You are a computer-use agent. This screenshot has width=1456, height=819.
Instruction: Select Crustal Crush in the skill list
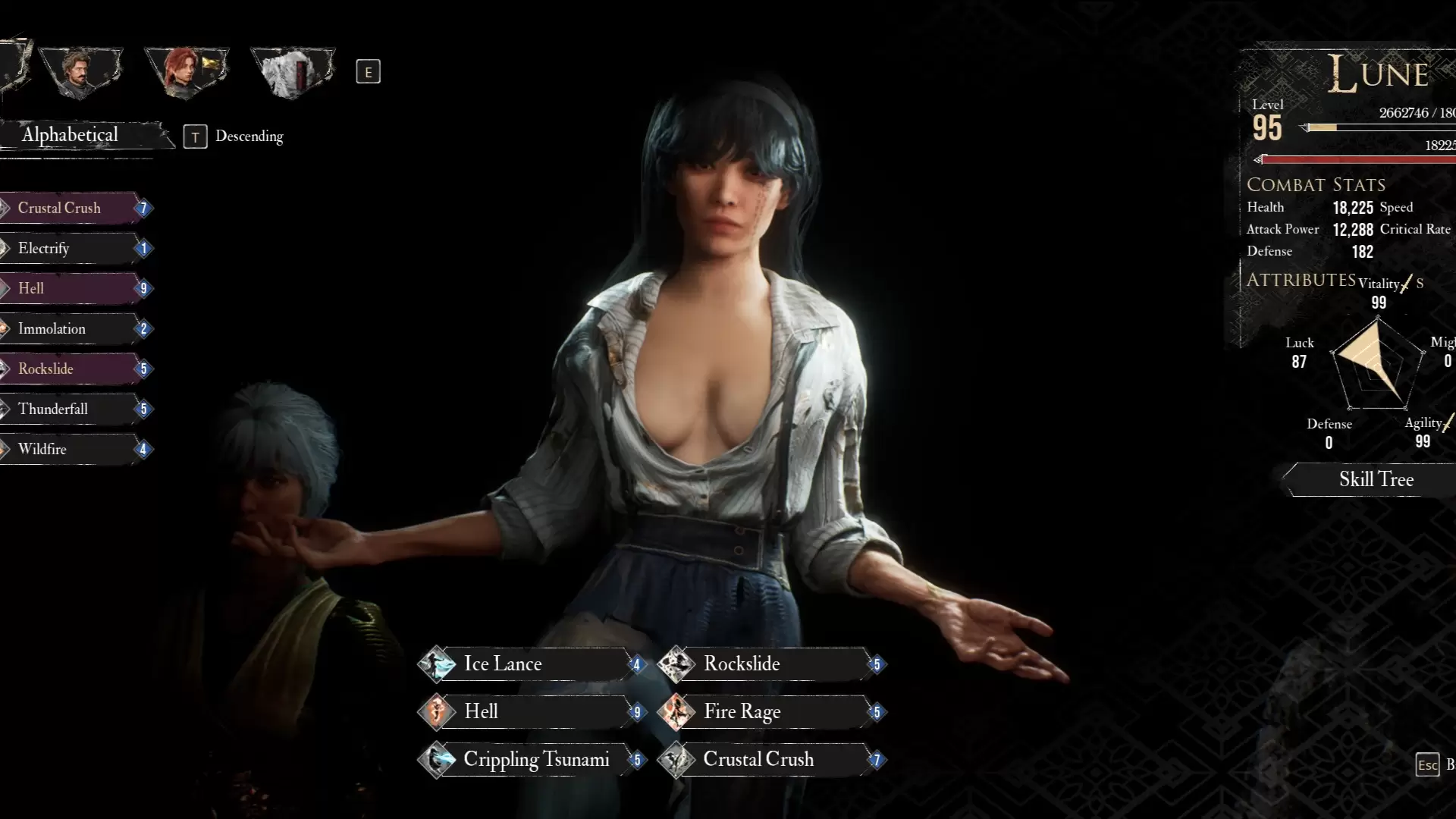[x=72, y=209]
